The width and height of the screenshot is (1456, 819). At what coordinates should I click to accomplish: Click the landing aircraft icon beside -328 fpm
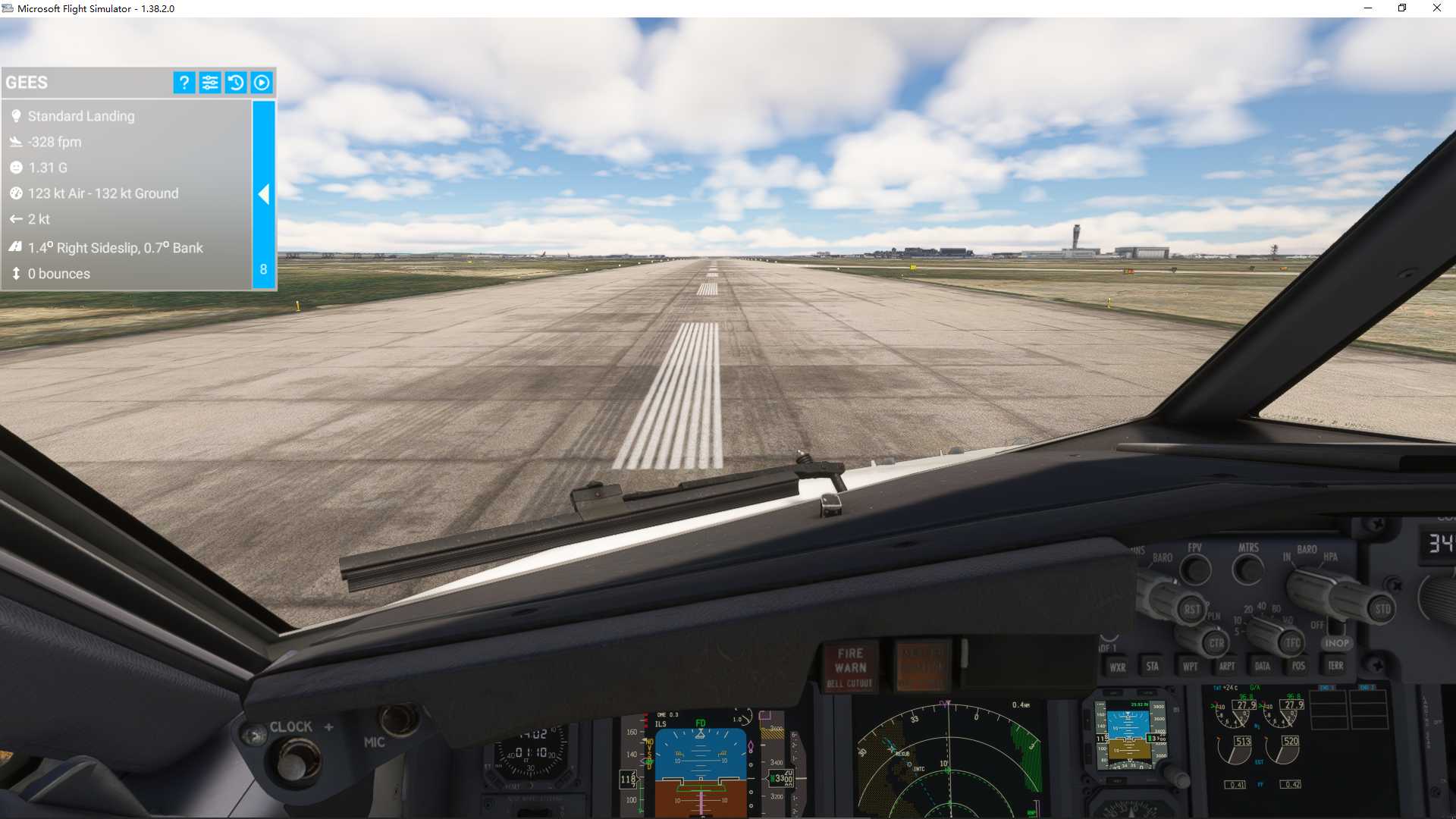coord(14,140)
